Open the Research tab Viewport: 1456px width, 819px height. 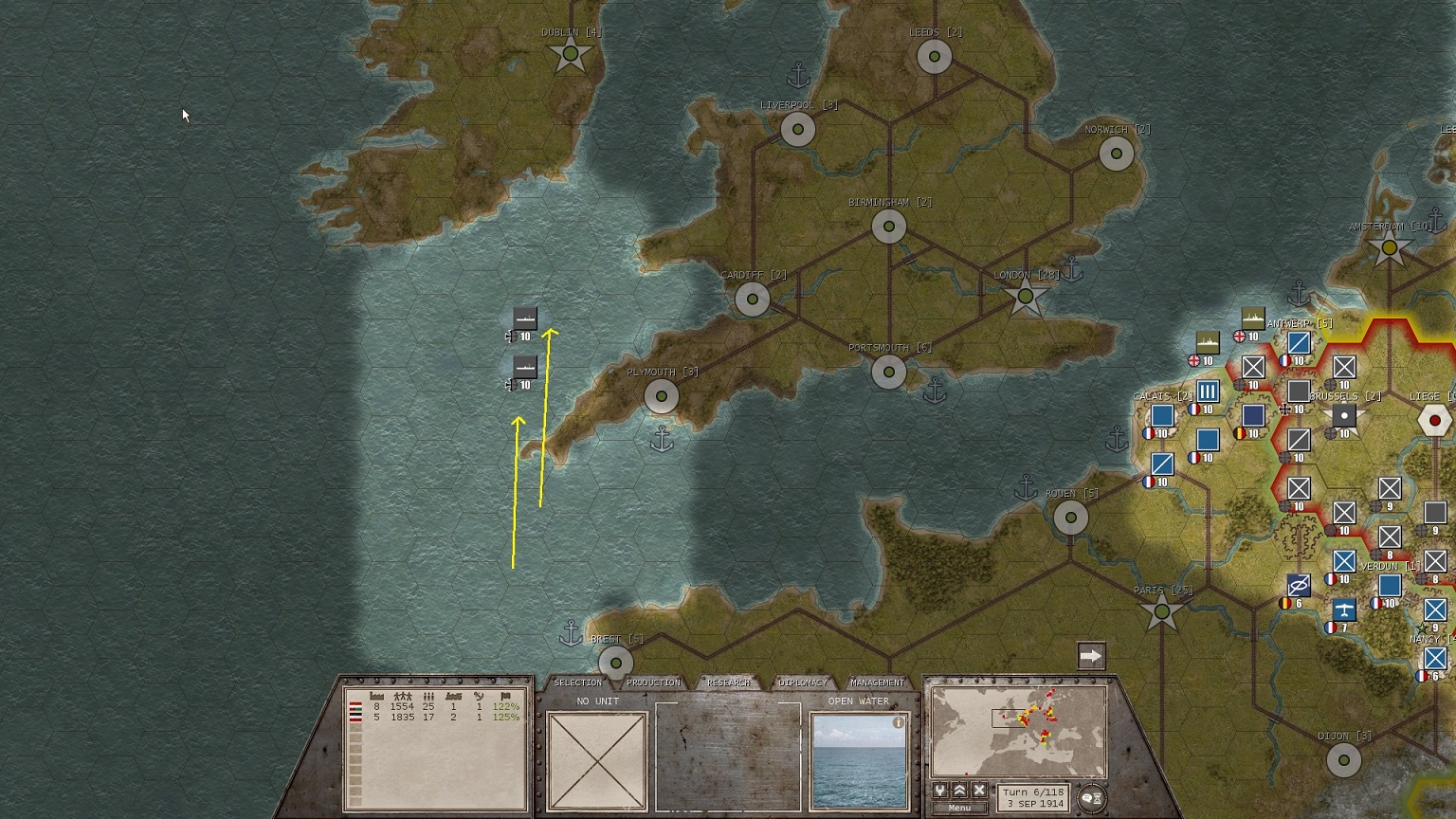728,682
